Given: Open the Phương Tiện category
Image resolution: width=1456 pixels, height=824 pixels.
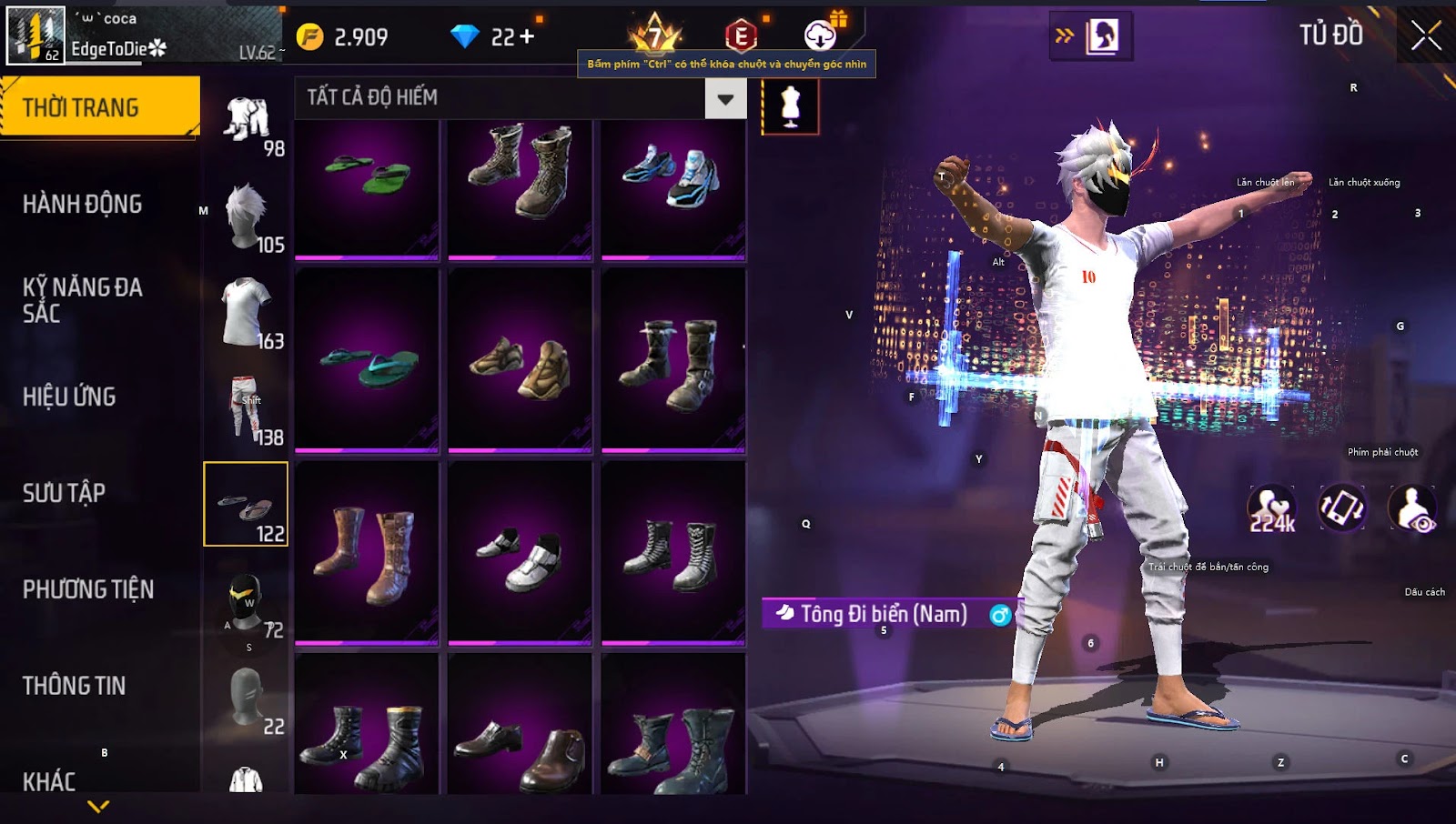Looking at the screenshot, I should pos(88,589).
